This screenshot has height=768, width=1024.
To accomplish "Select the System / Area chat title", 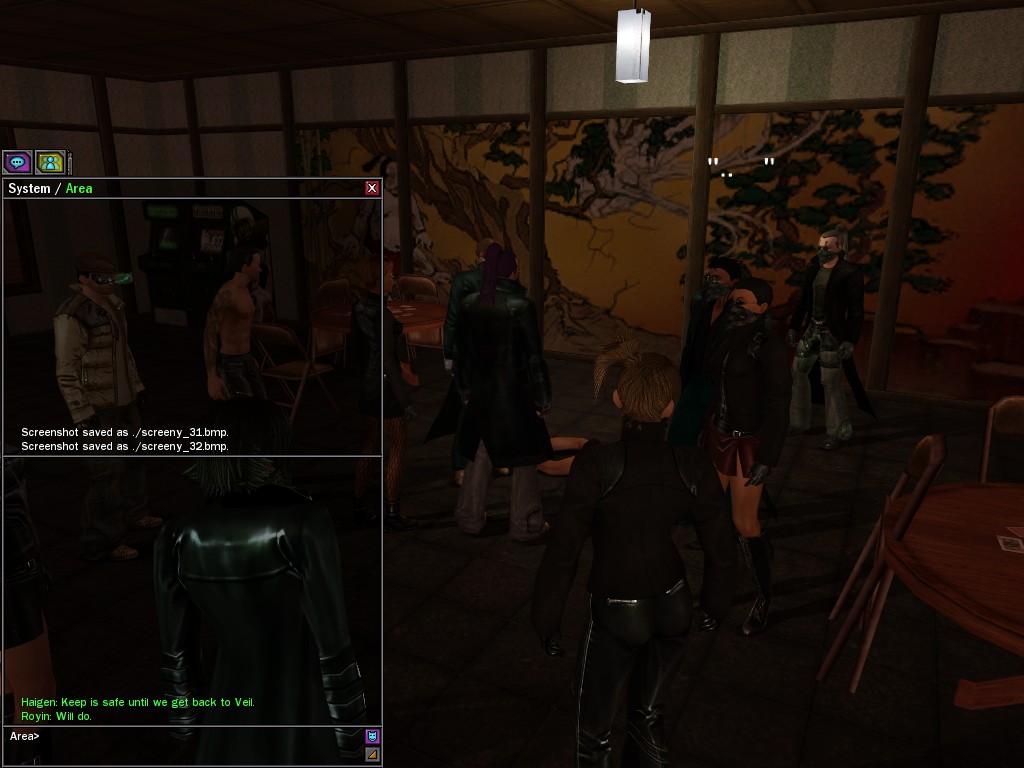I will [x=50, y=188].
